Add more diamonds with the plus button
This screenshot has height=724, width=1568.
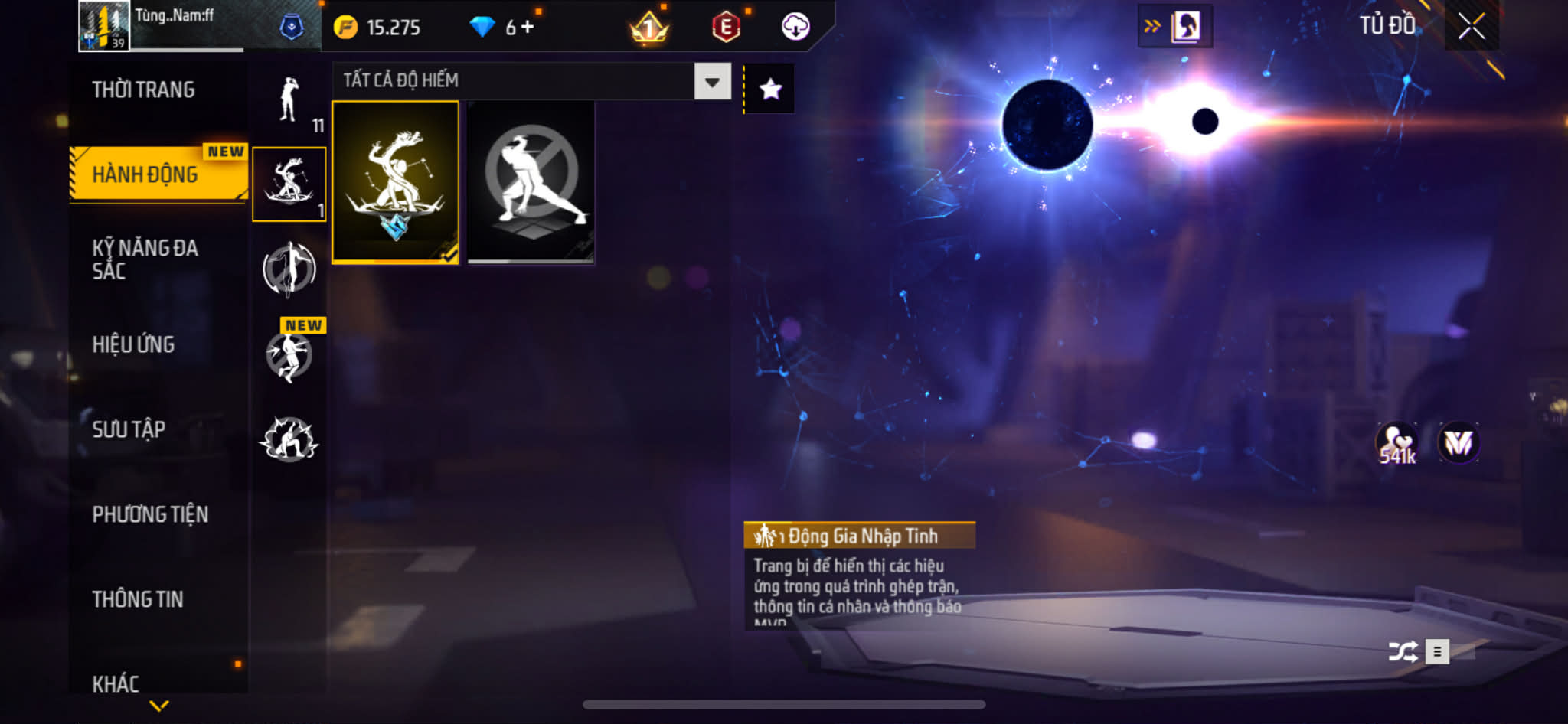click(528, 28)
